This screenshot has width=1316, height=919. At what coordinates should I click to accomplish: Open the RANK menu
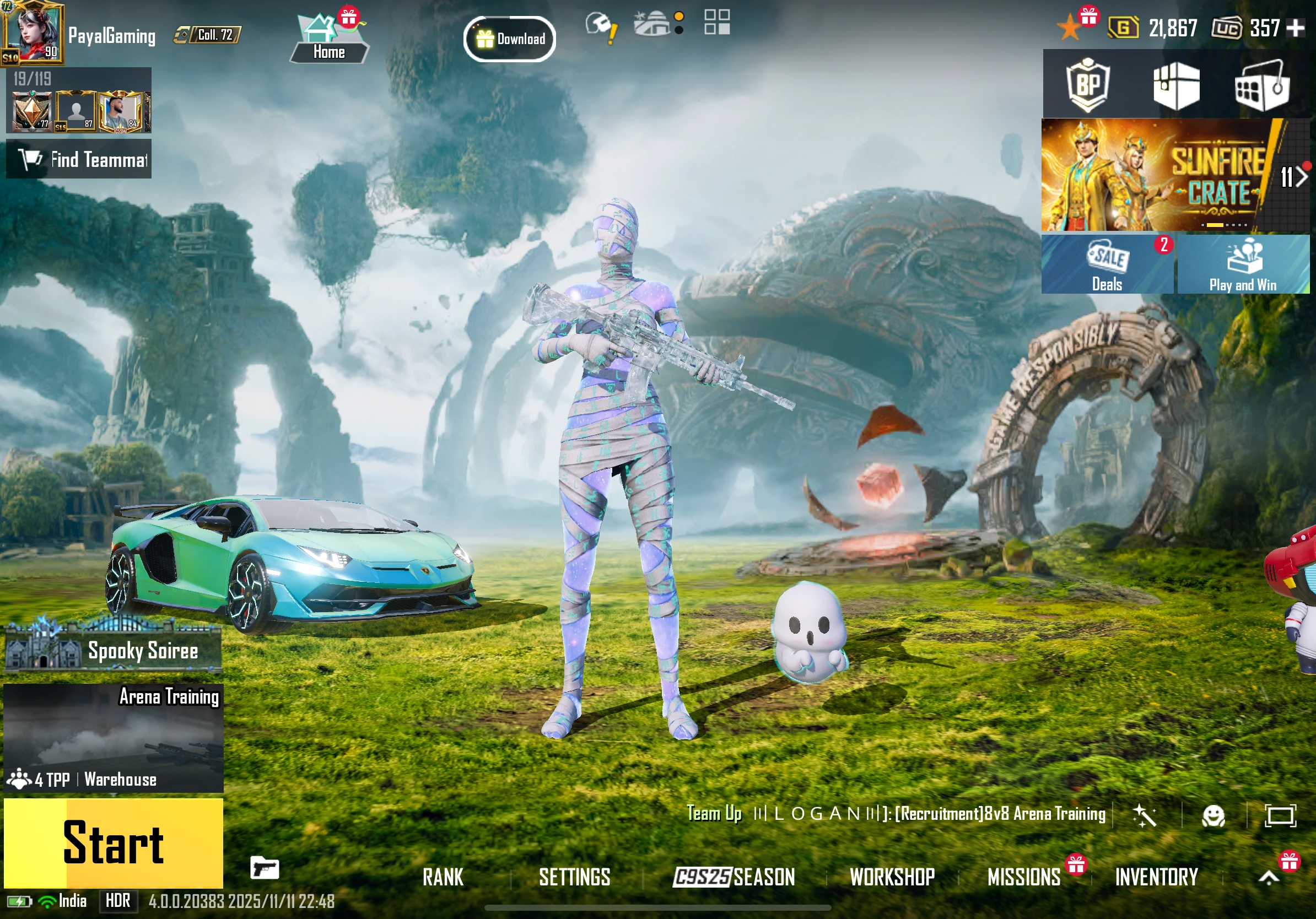[x=443, y=877]
